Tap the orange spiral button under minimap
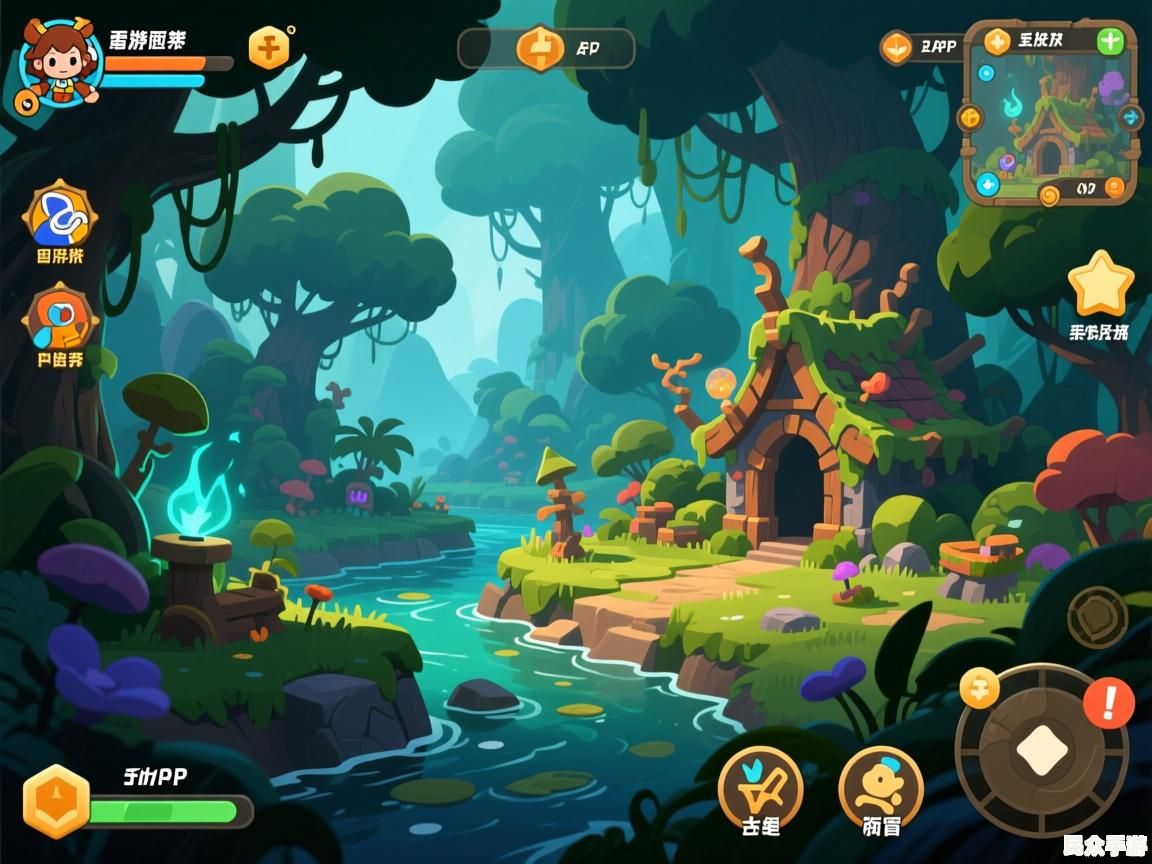1152x864 pixels. click(1049, 194)
